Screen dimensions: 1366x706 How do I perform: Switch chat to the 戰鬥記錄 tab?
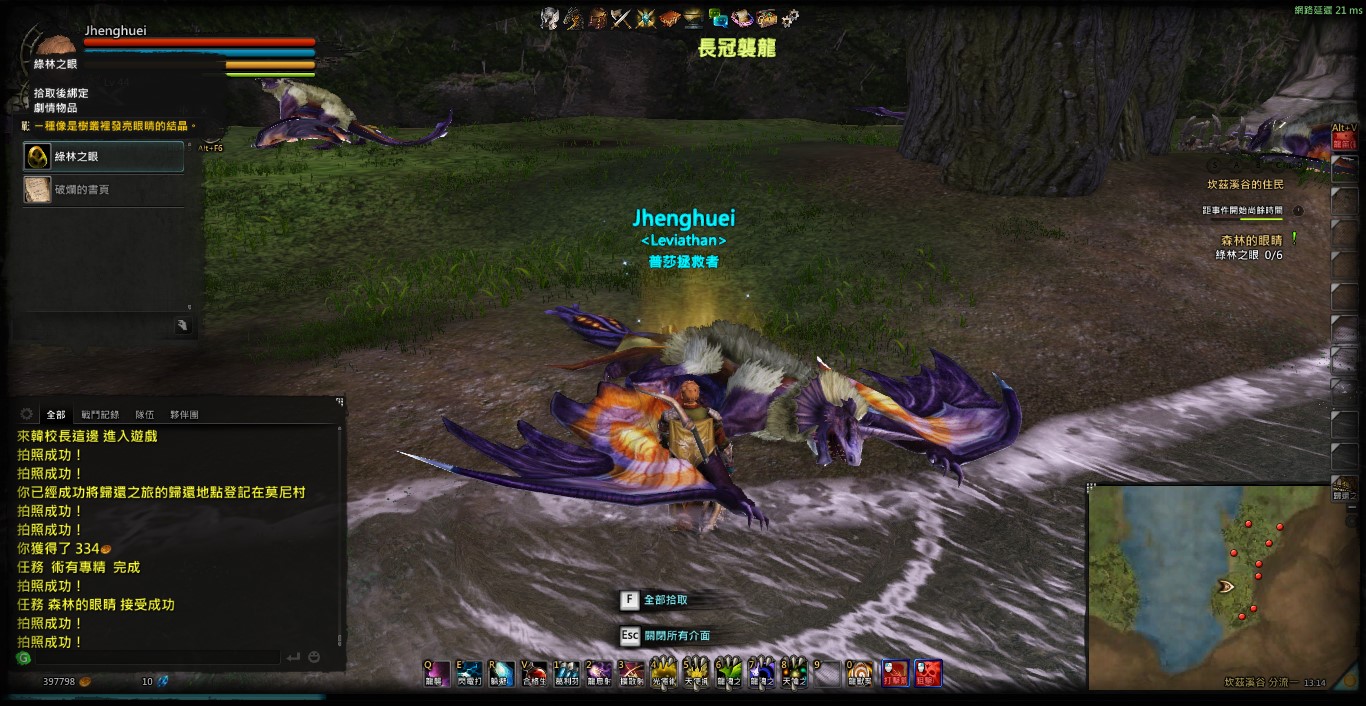tap(100, 414)
